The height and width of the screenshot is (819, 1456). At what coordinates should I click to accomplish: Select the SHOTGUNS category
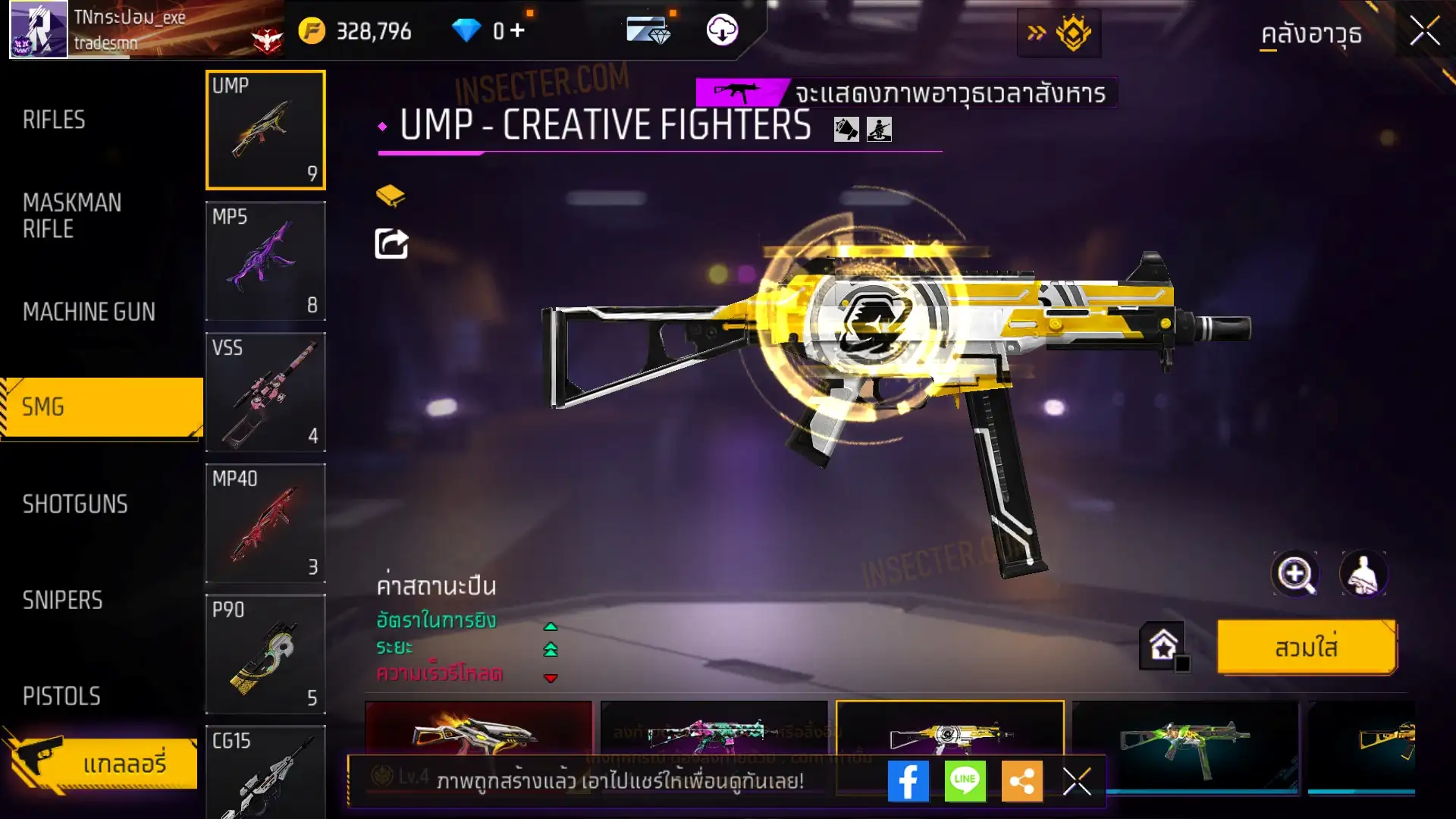click(x=75, y=504)
